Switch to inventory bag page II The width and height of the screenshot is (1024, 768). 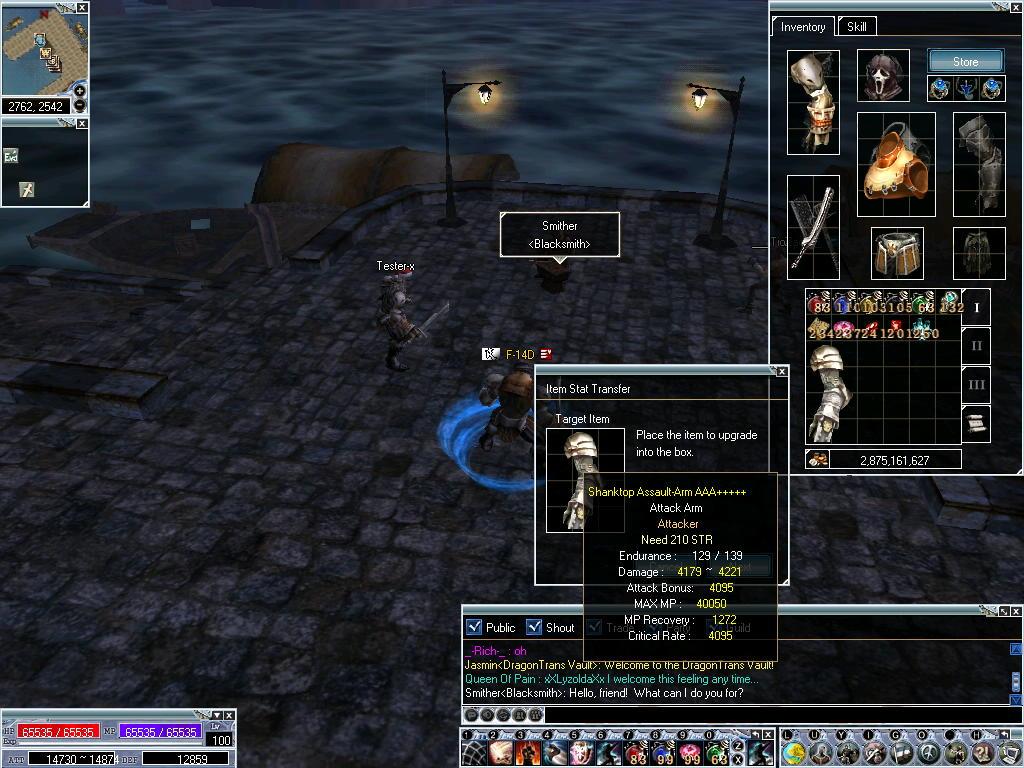977,346
